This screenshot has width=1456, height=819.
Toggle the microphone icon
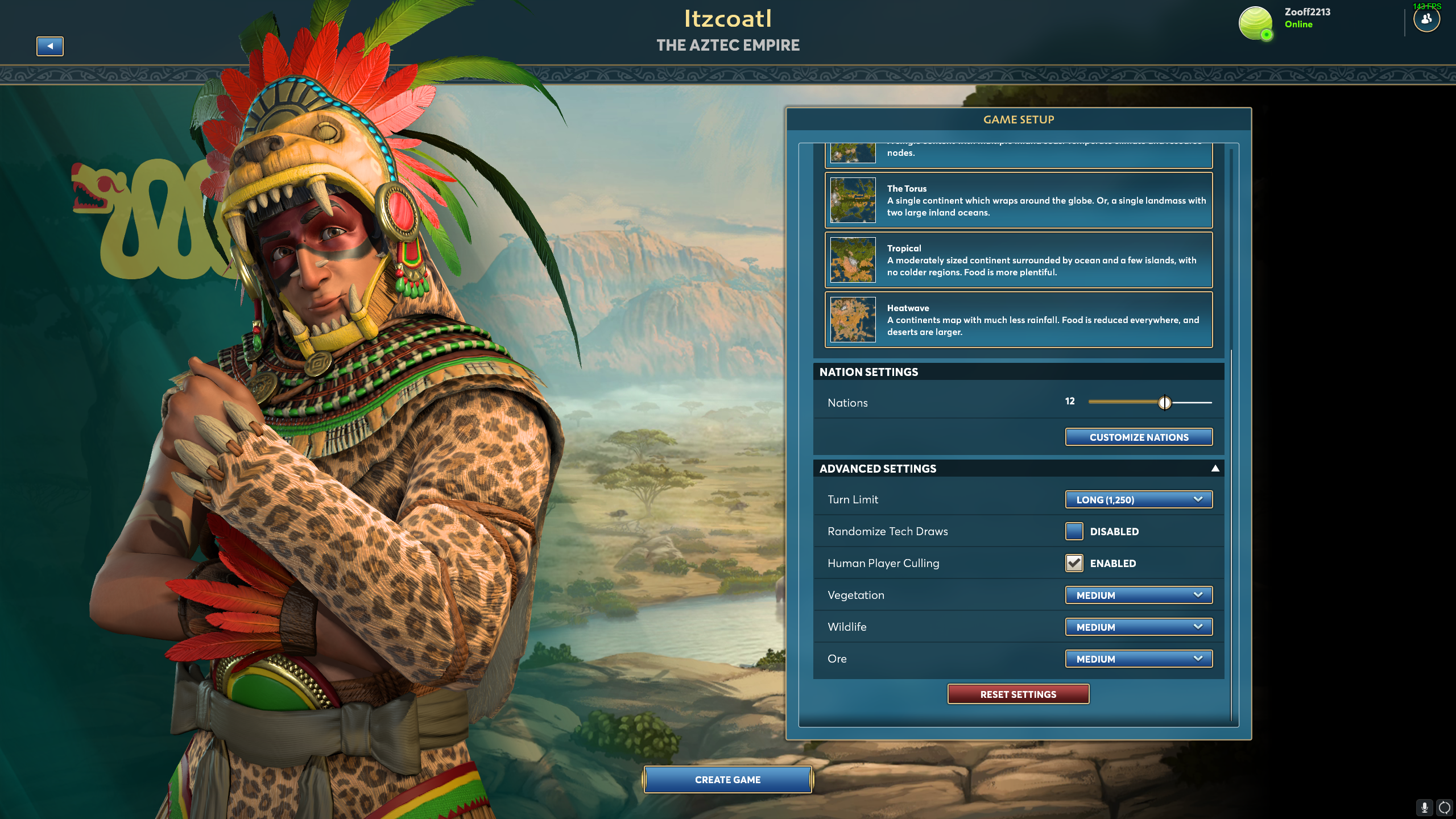[1424, 807]
